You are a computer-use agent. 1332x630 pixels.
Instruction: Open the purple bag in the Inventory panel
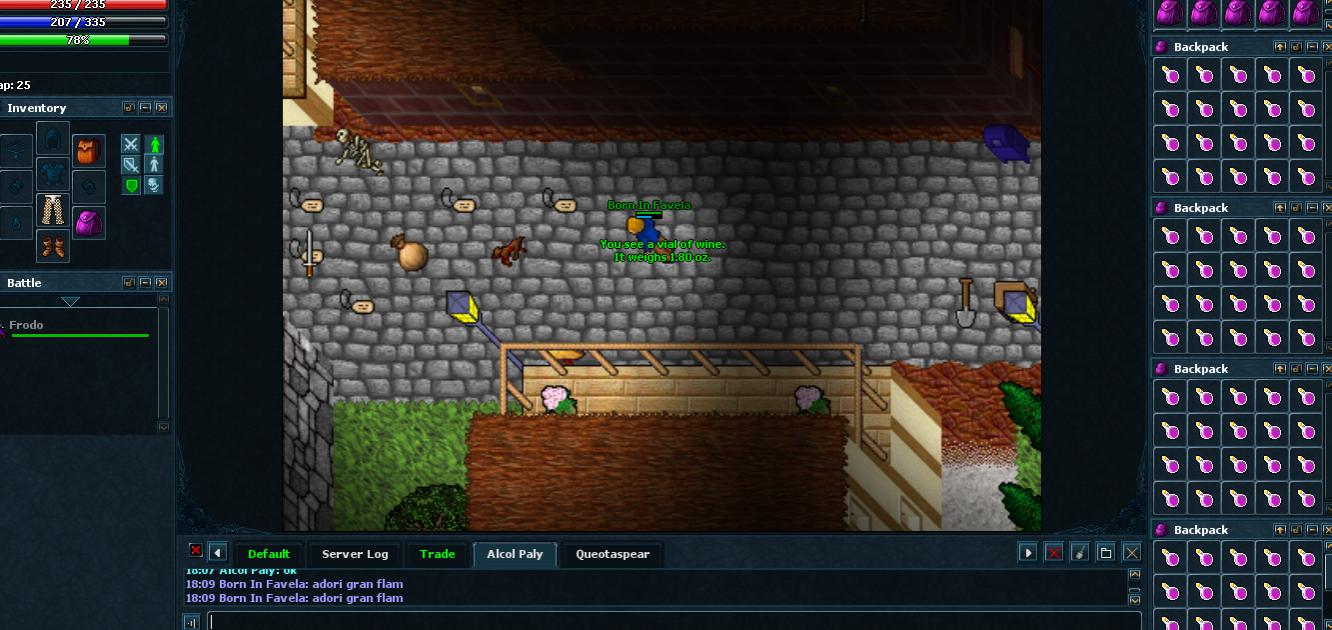(89, 223)
